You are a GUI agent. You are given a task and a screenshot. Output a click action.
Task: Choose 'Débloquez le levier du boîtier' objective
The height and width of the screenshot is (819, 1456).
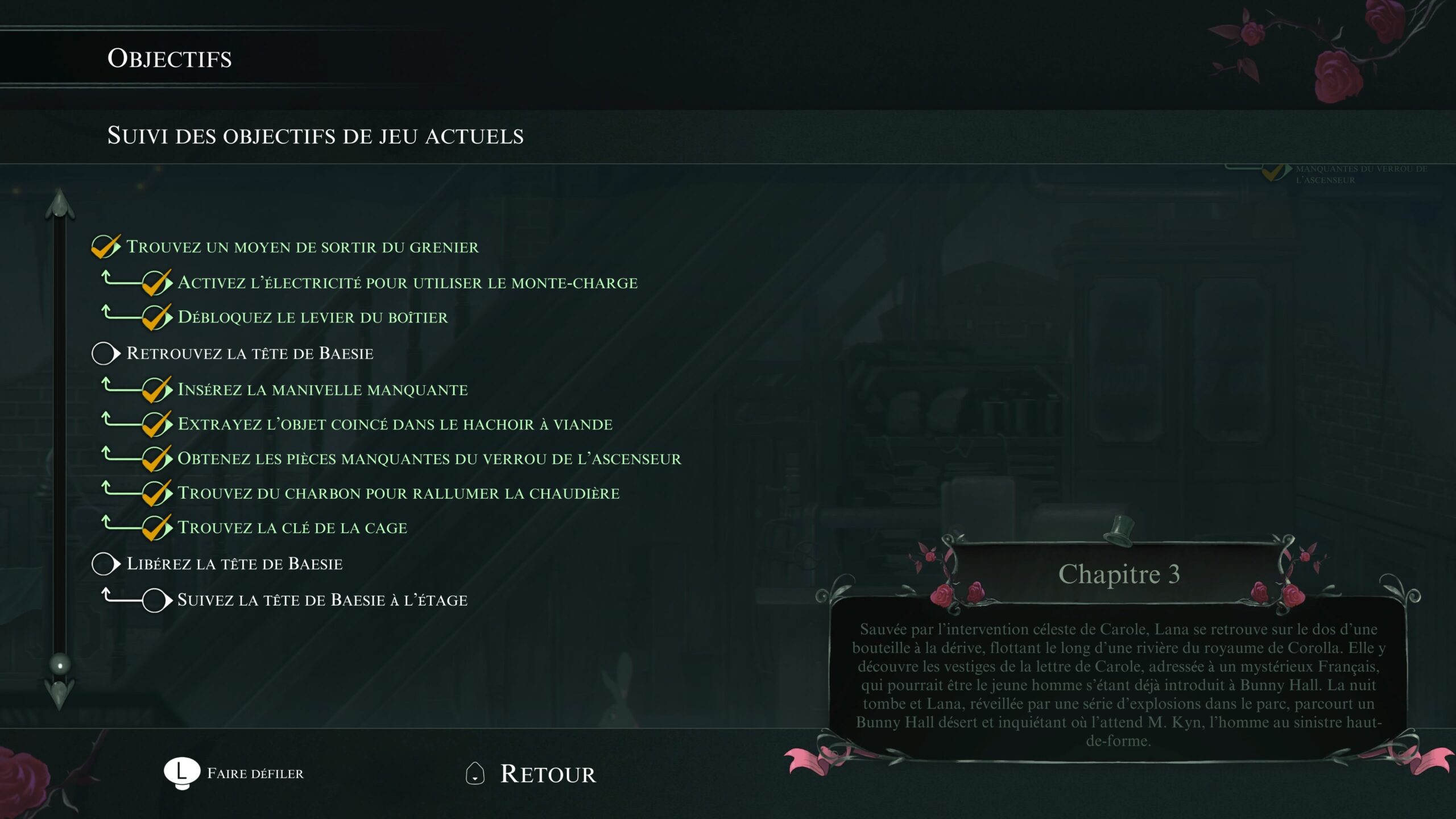click(x=312, y=317)
